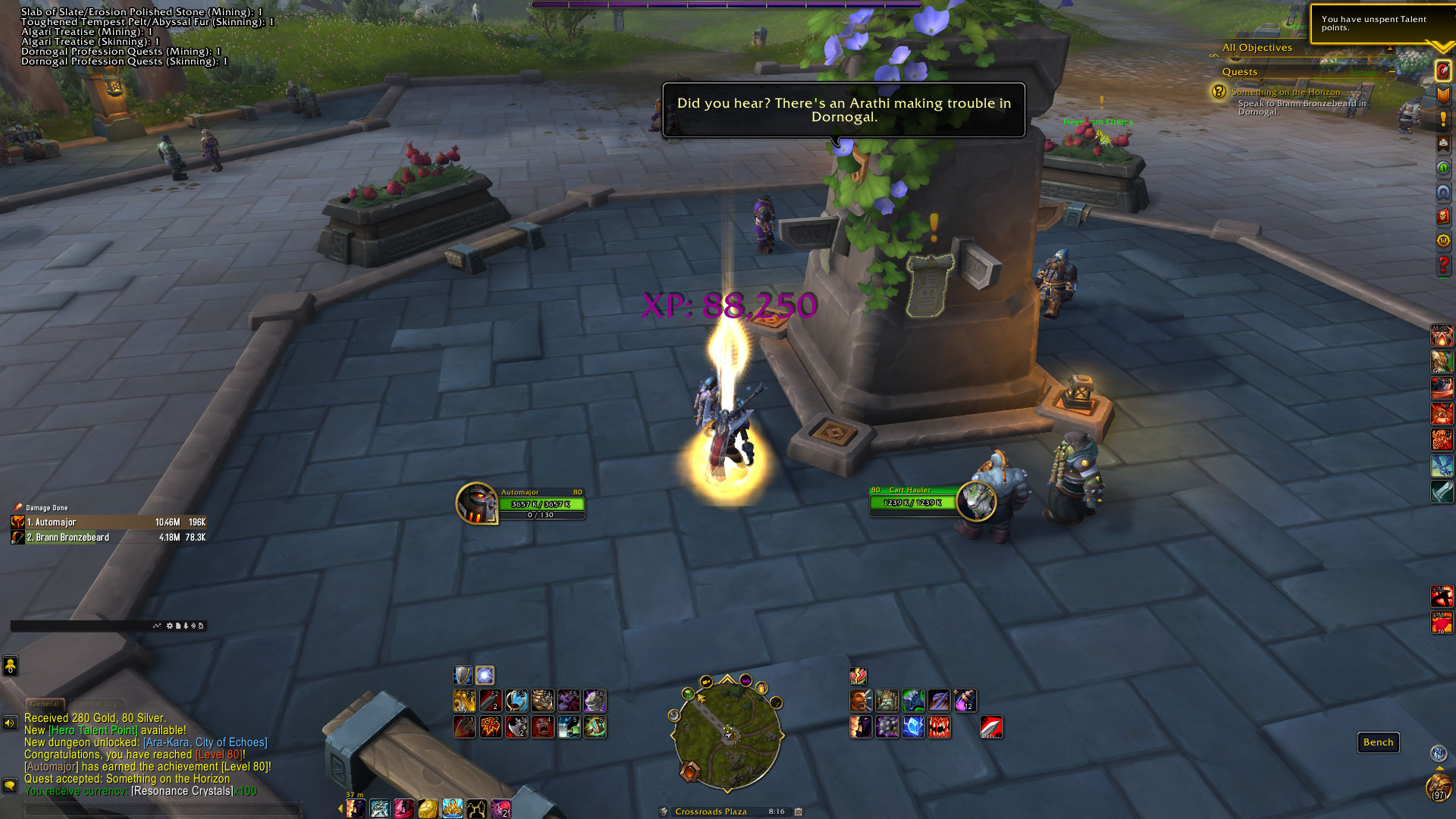The width and height of the screenshot is (1456, 819).
Task: Select Automajor row in damage meter
Action: click(x=108, y=522)
